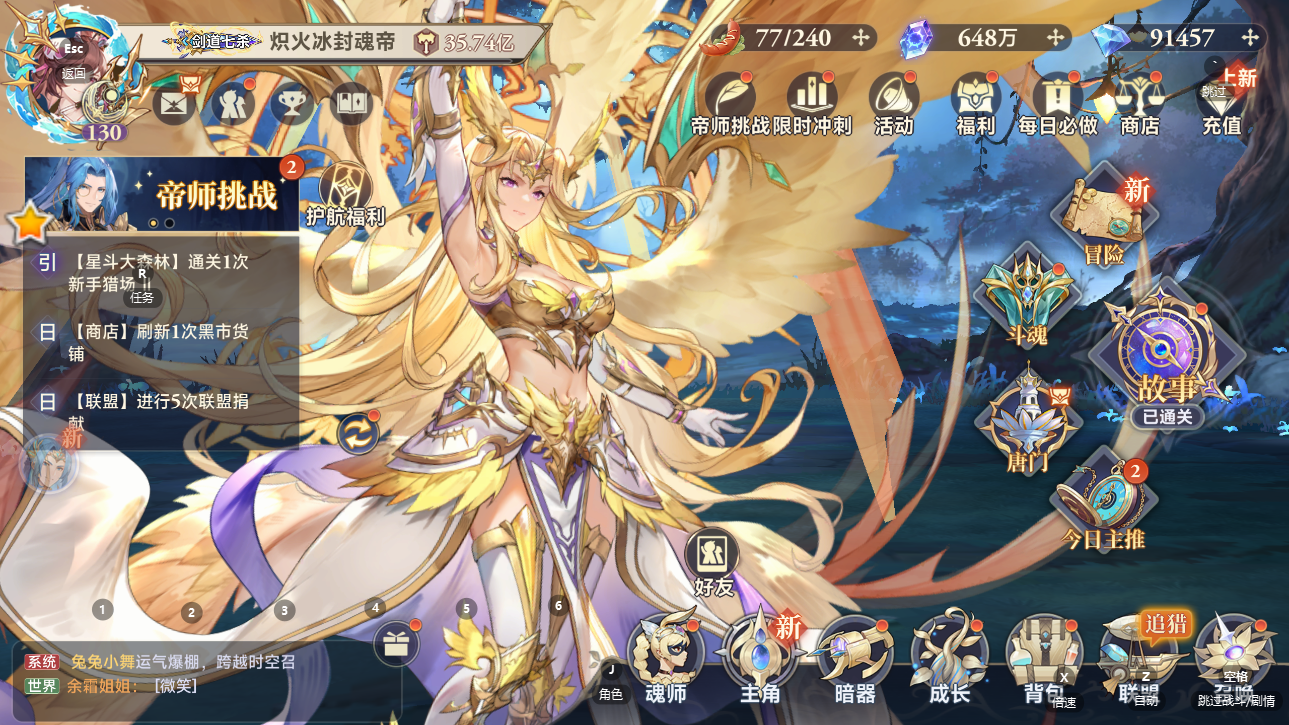Open the mail icon near the avatar
Screen dimensions: 1289x725
(173, 103)
